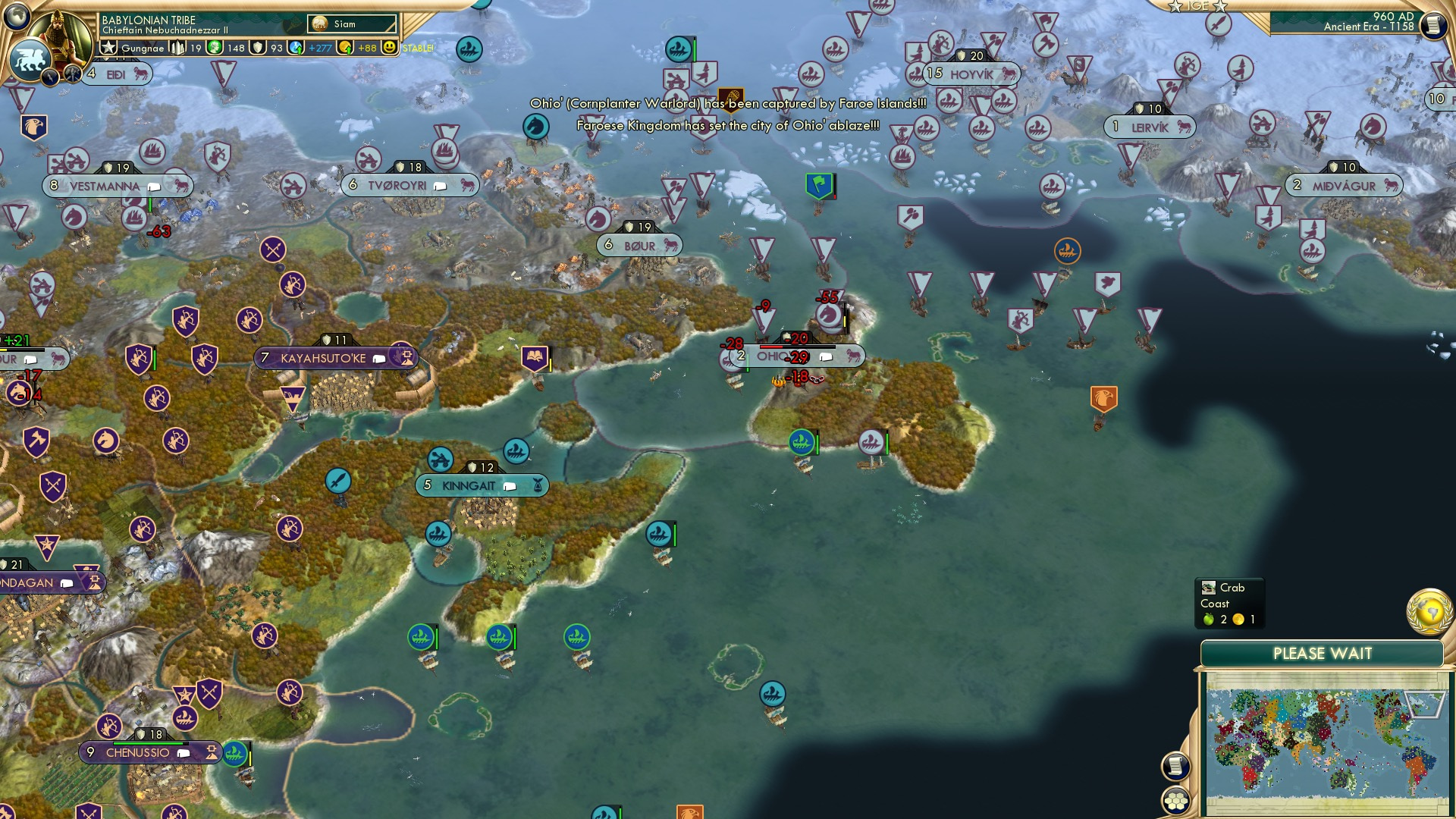The image size is (1456, 819).
Task: Click the science flask showing +277
Action: [296, 48]
